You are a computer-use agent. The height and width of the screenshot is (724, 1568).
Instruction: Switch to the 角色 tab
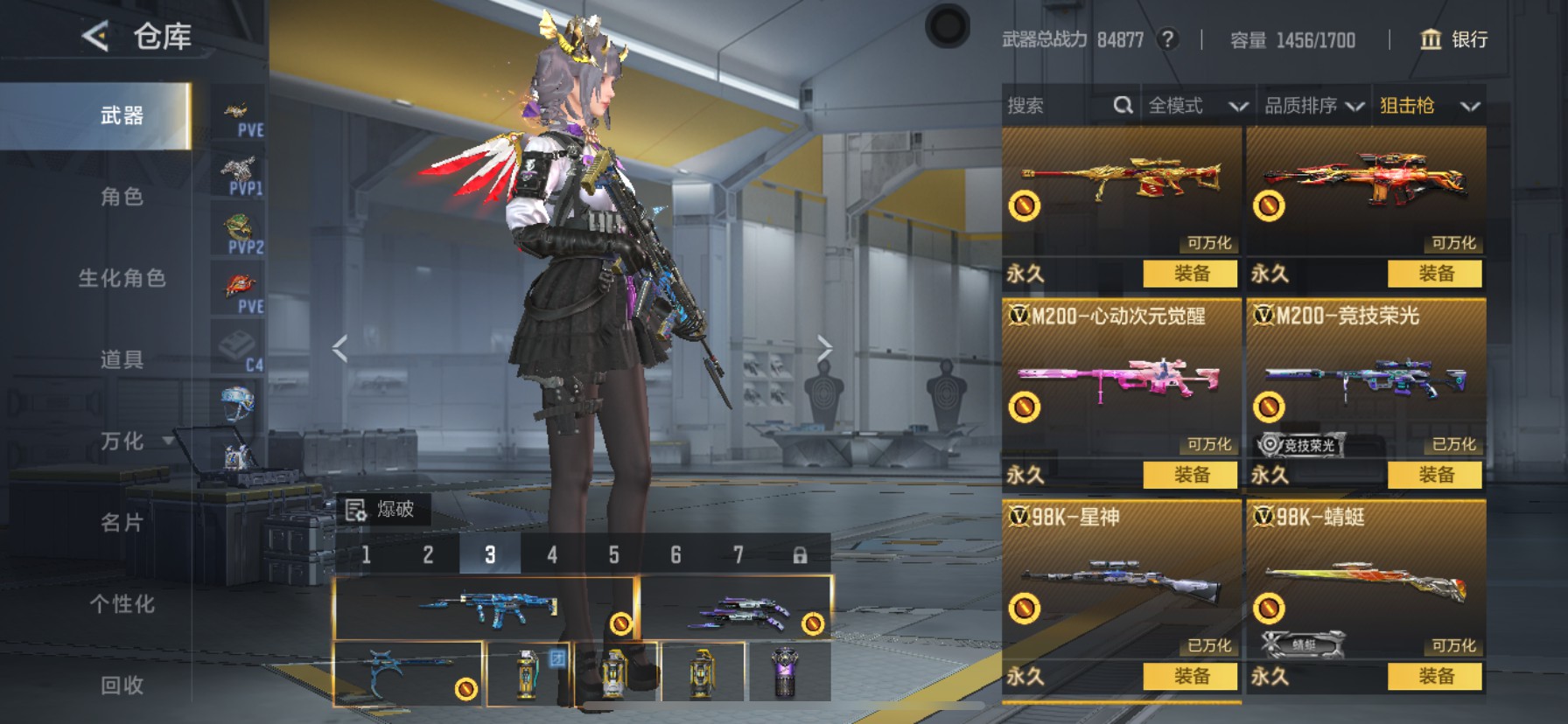122,197
